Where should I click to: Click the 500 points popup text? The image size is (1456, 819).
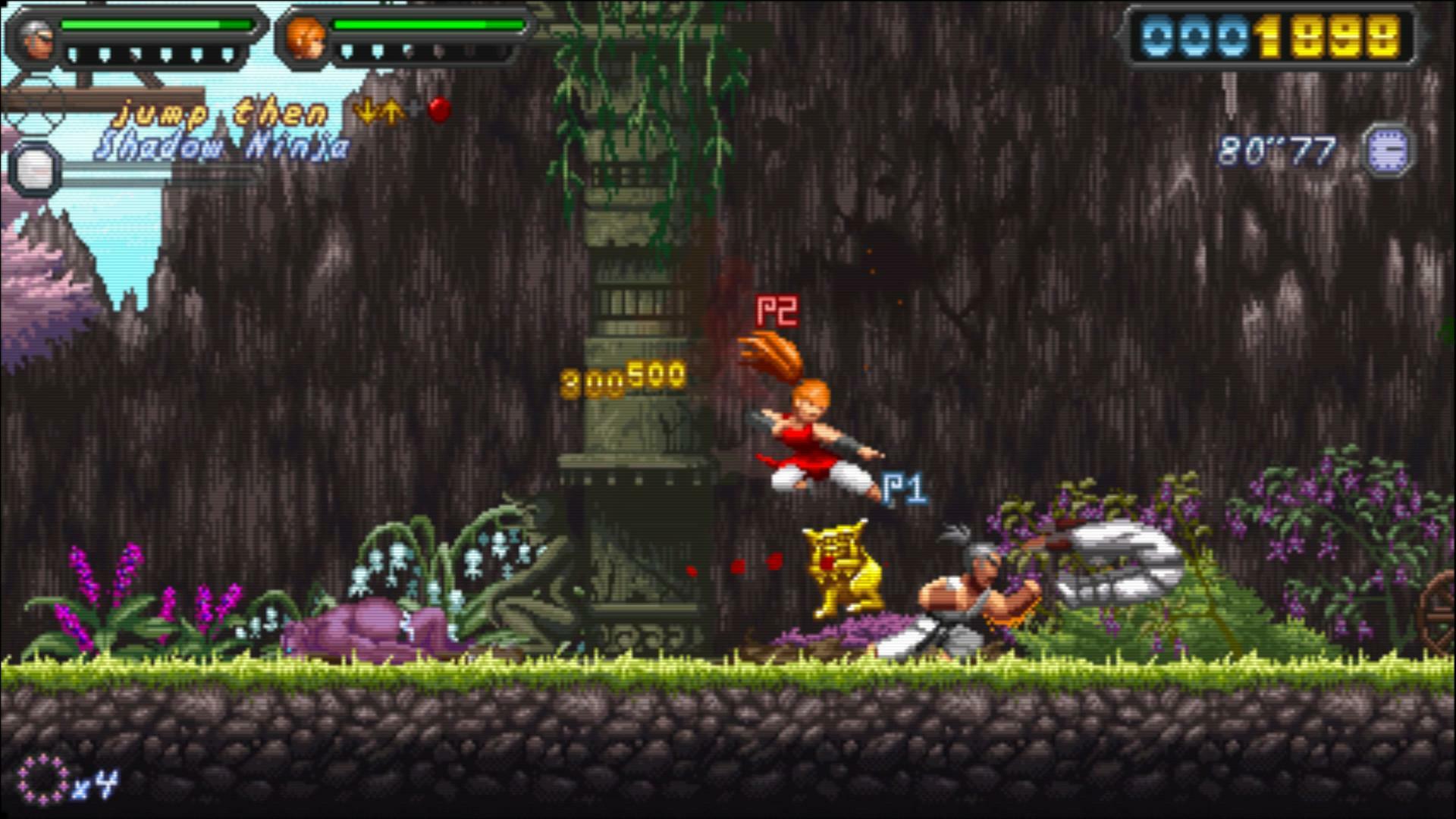(654, 372)
